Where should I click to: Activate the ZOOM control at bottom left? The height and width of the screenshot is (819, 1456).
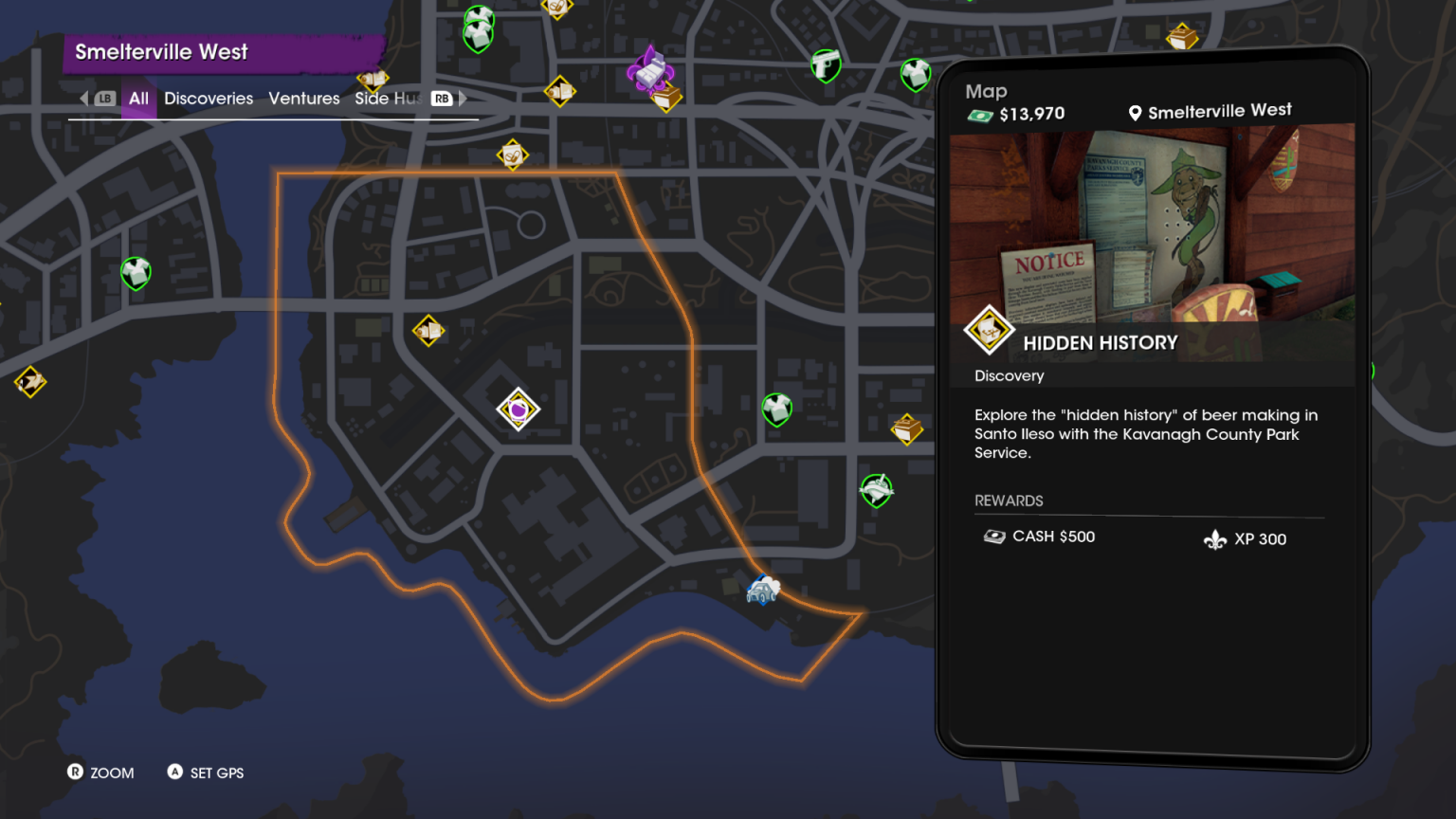tap(101, 773)
